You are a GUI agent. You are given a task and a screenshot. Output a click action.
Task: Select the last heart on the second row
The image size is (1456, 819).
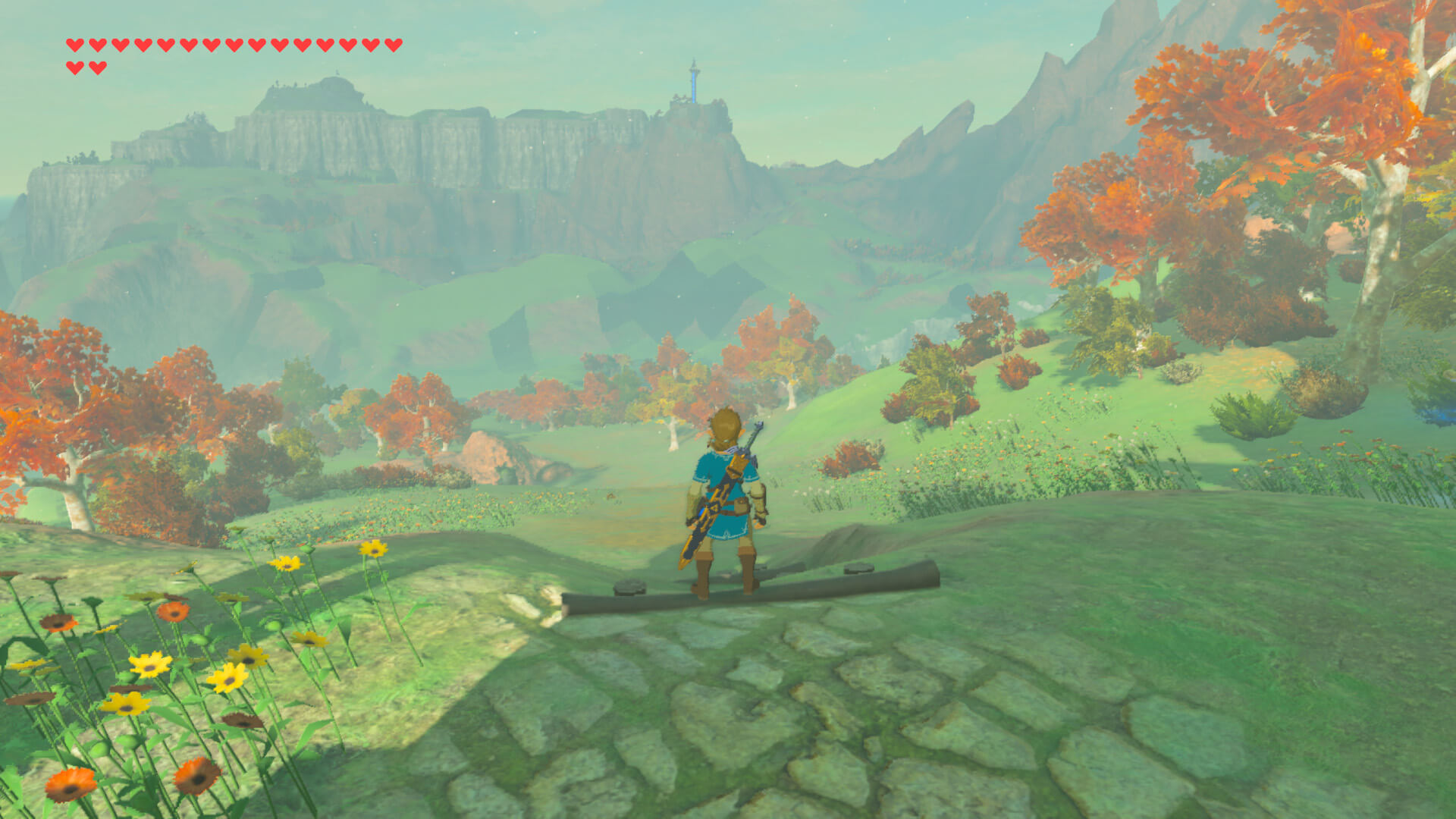pos(96,67)
